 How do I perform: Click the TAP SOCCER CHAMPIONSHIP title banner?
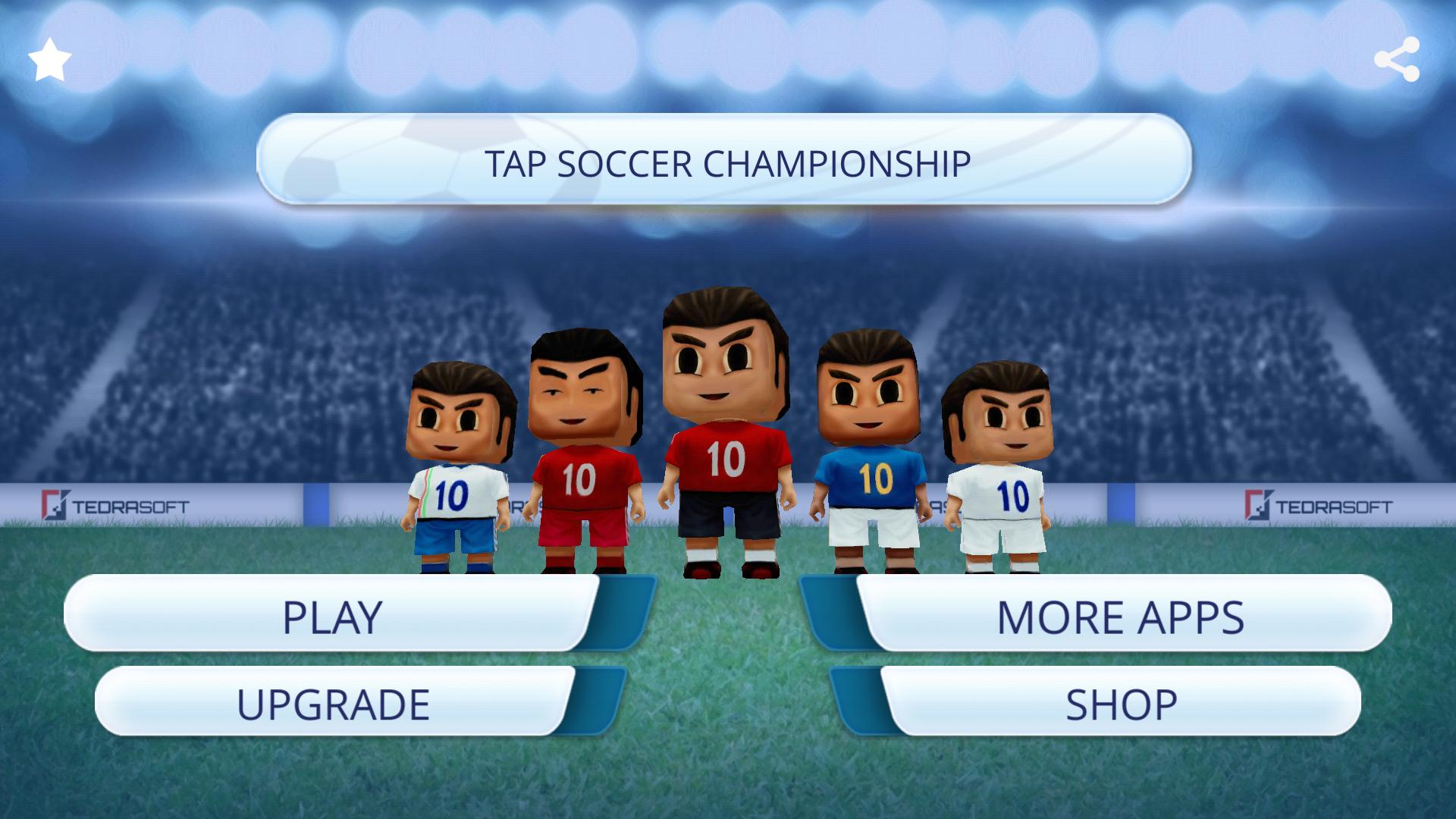728,160
